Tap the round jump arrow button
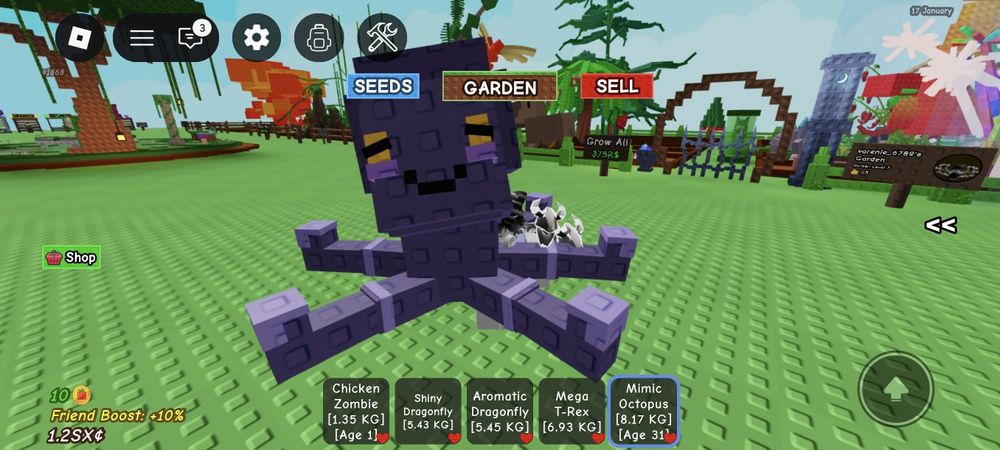 (x=896, y=388)
